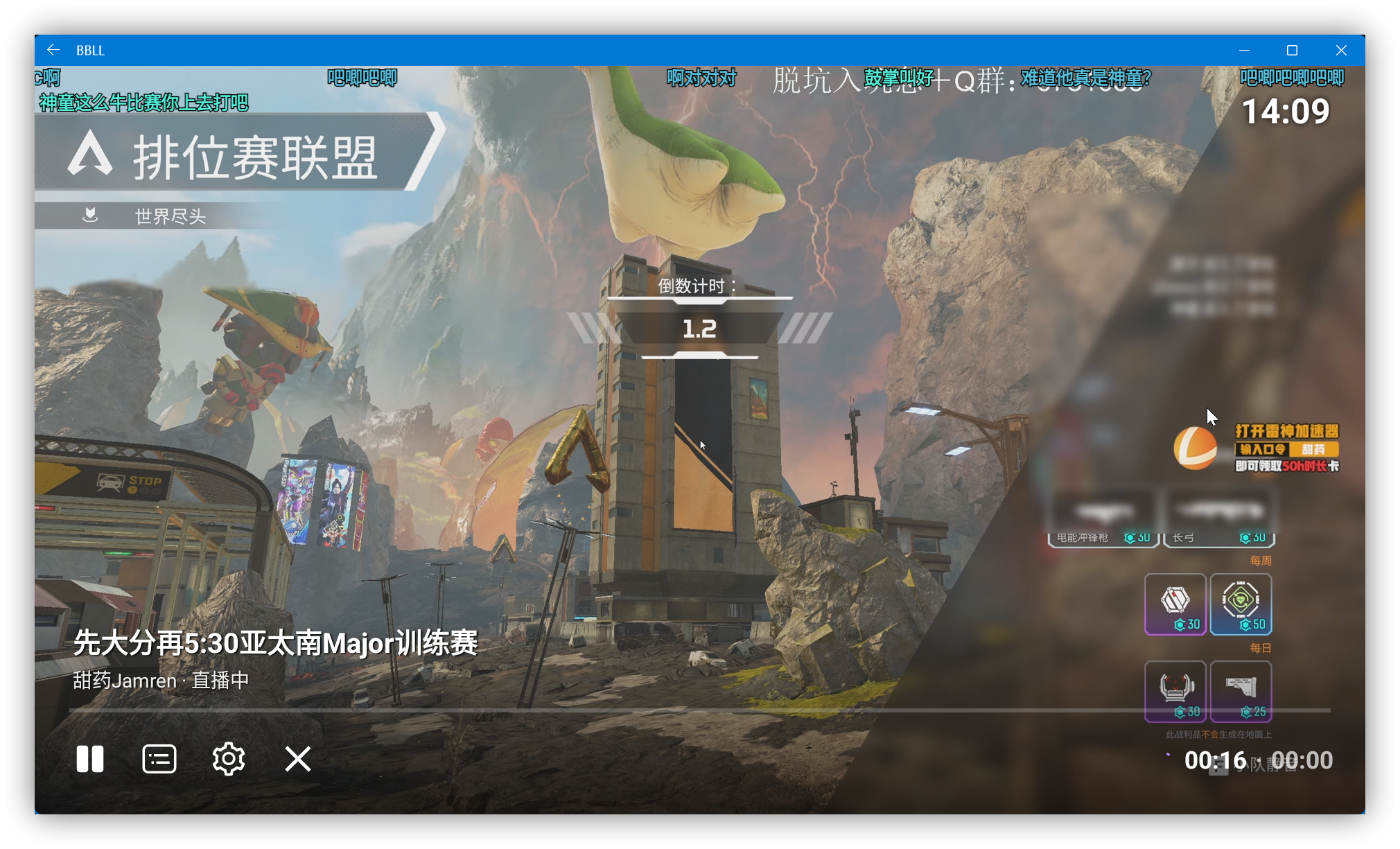Viewport: 1400px width, 849px height.
Task: Click the pause bars icon in player controls
Action: [91, 758]
